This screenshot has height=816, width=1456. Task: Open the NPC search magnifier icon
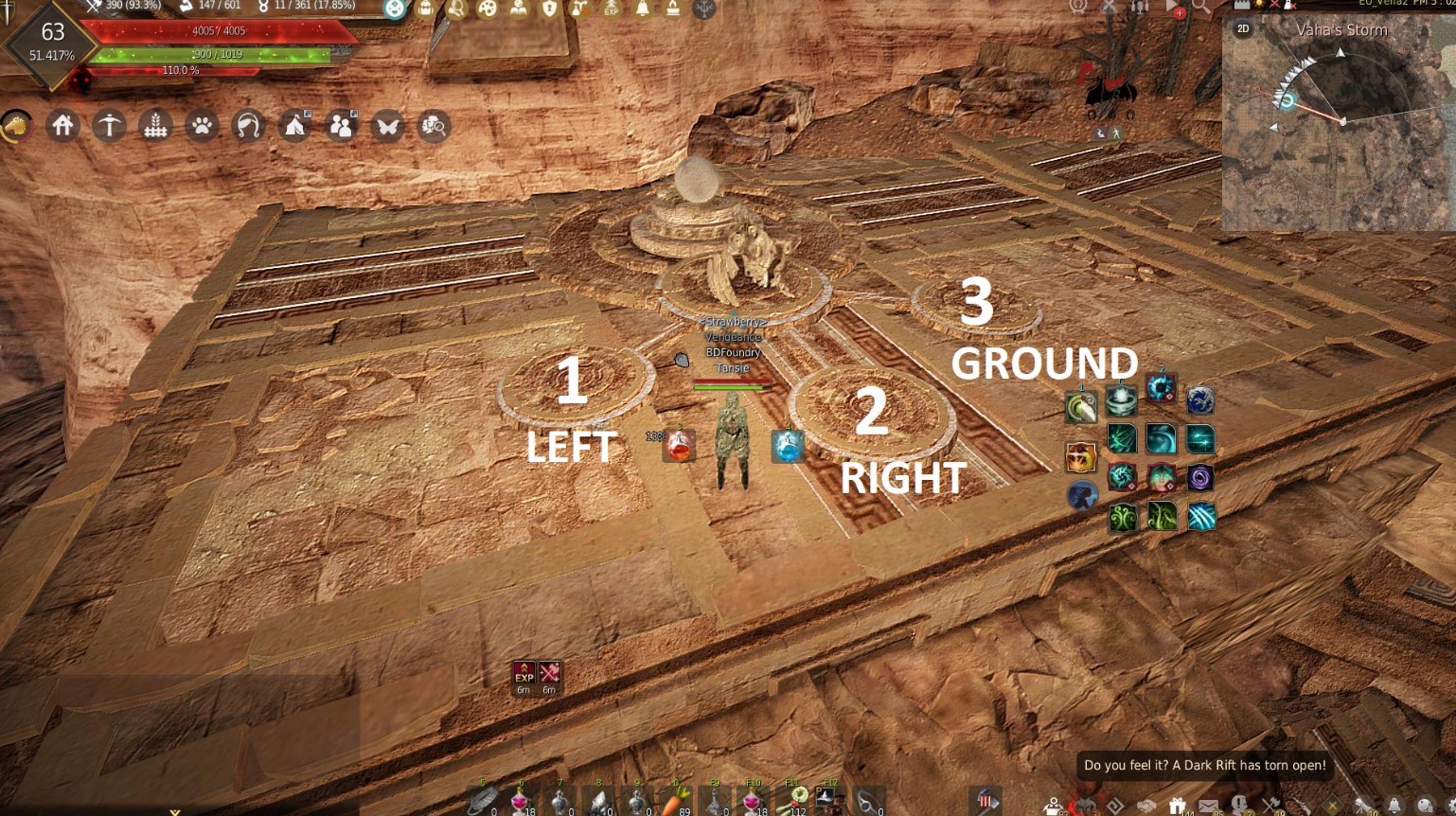click(x=434, y=126)
